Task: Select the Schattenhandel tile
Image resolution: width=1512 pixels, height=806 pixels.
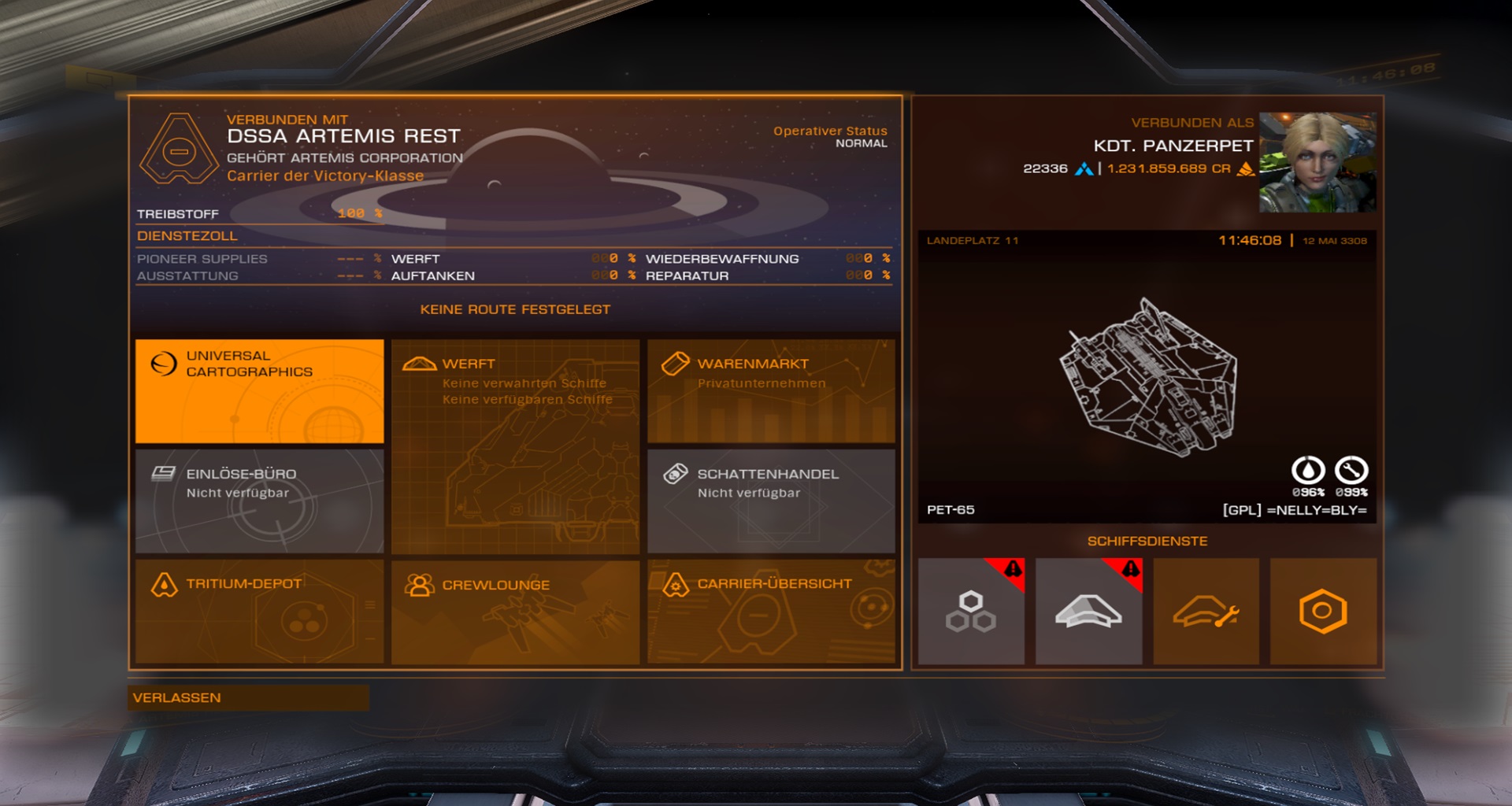Action: pyautogui.click(x=771, y=501)
